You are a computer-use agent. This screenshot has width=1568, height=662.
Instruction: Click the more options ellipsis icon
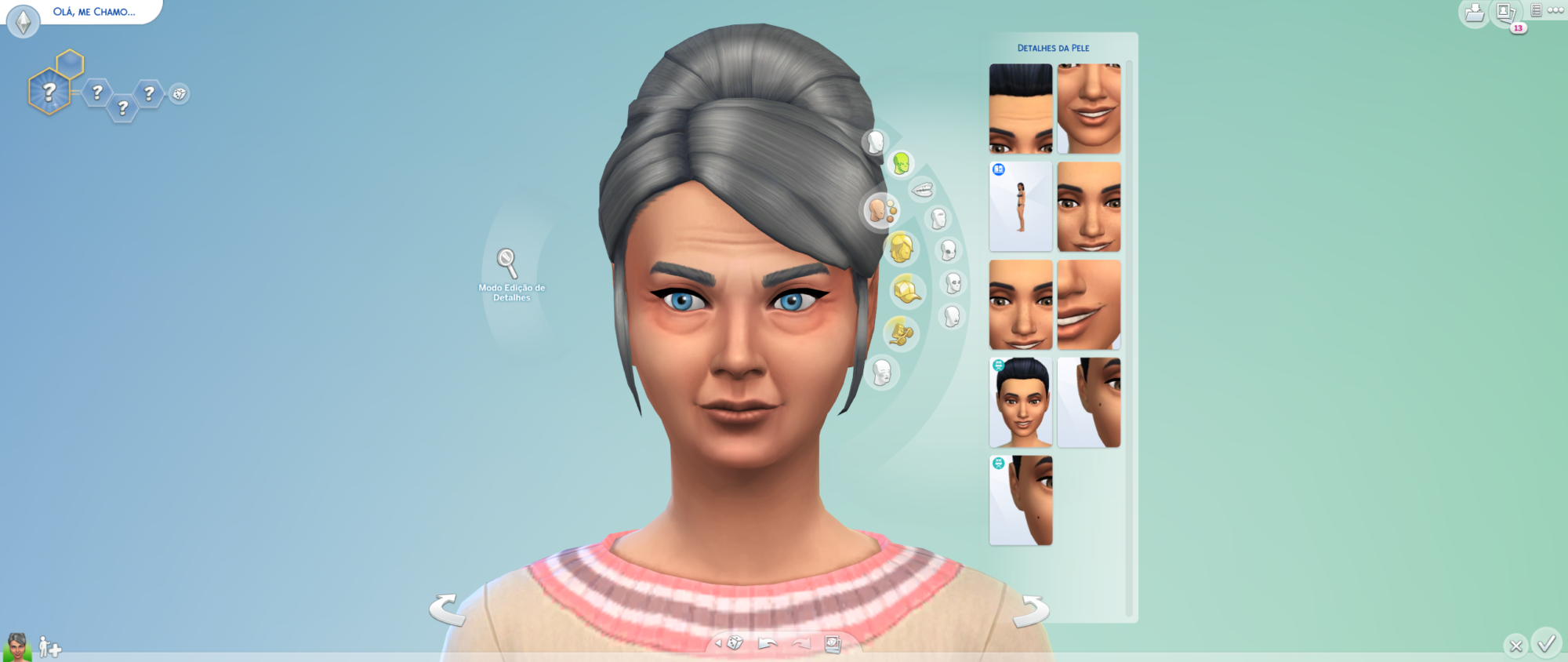pyautogui.click(x=1556, y=10)
